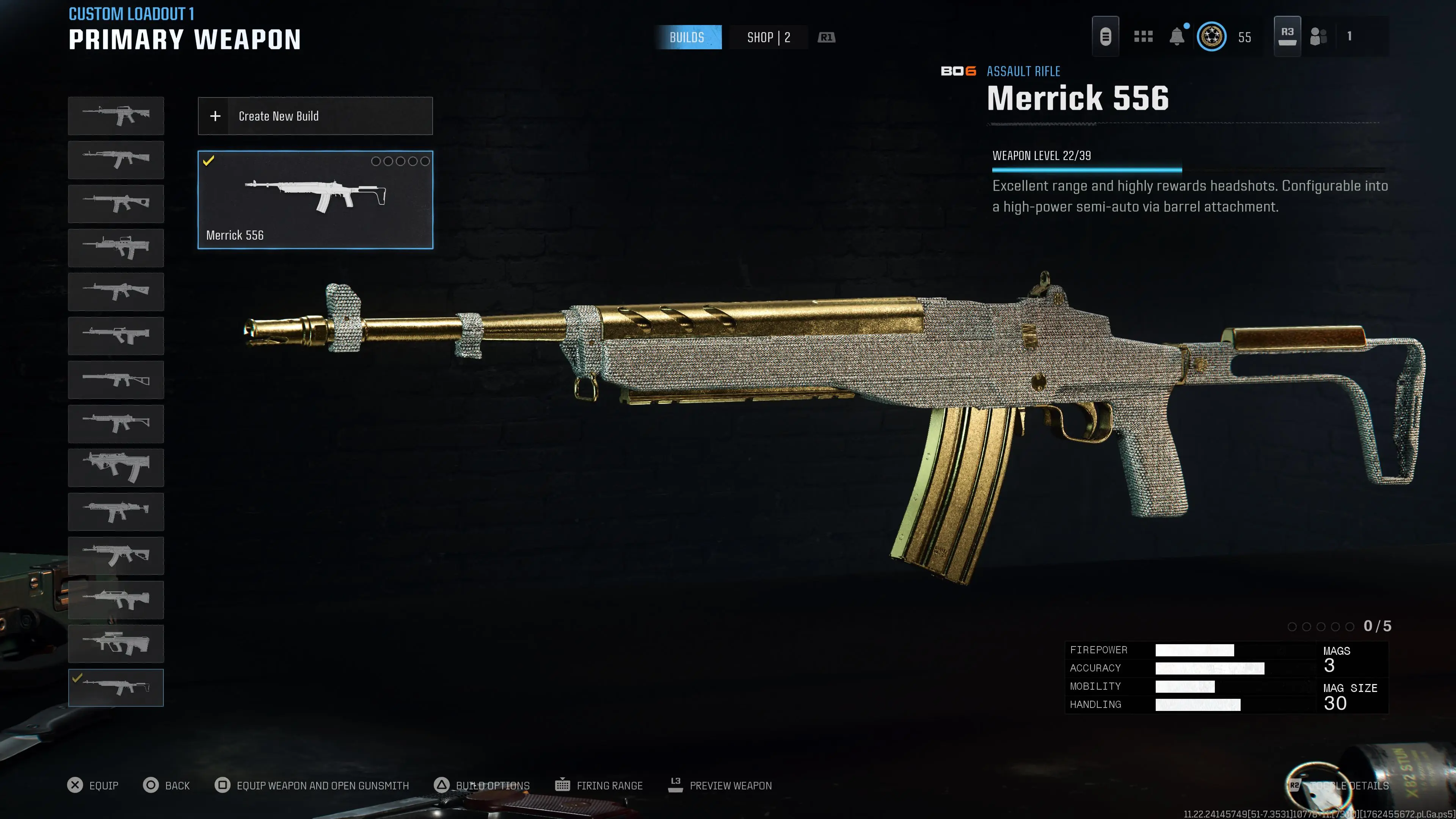
Task: Open the battle pass card icon
Action: 1106,36
